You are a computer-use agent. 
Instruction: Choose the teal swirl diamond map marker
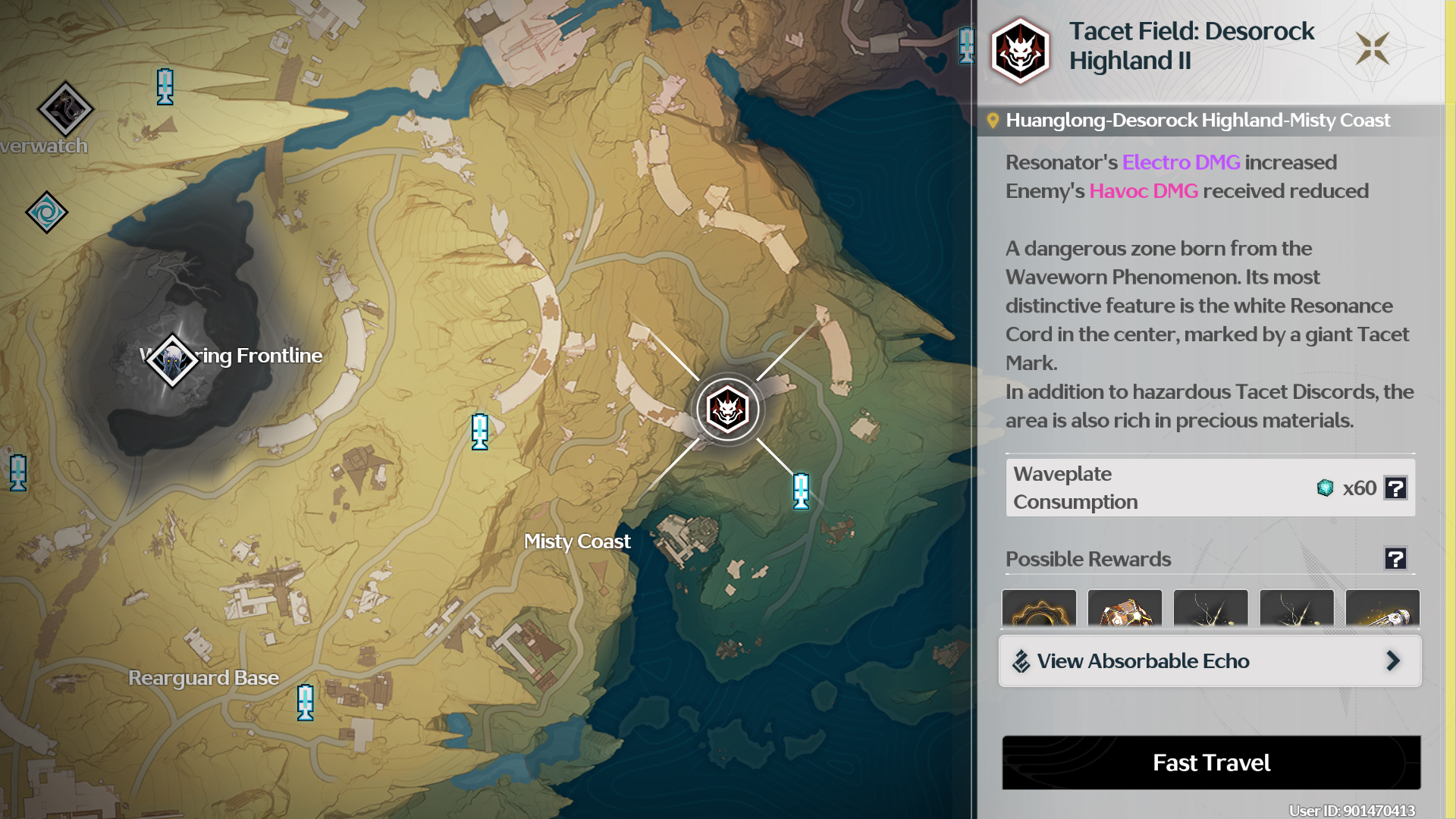click(x=46, y=212)
